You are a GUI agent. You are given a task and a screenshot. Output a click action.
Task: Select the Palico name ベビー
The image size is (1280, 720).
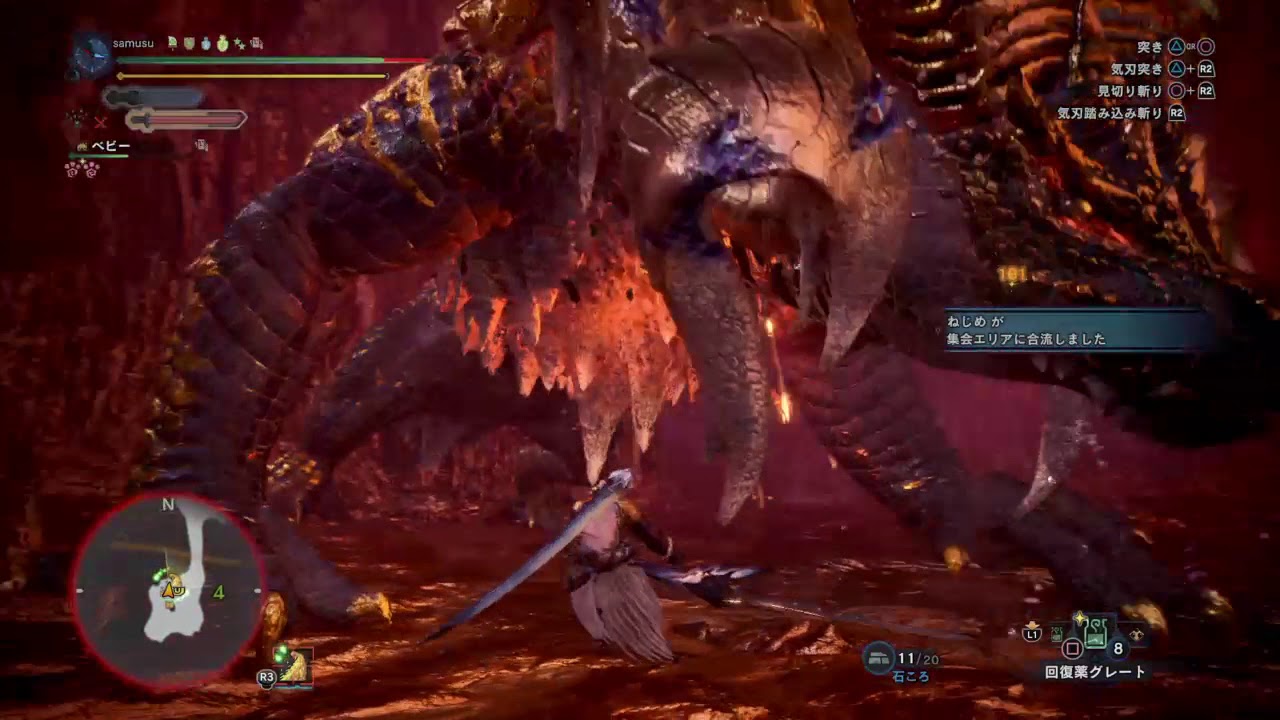(x=111, y=146)
